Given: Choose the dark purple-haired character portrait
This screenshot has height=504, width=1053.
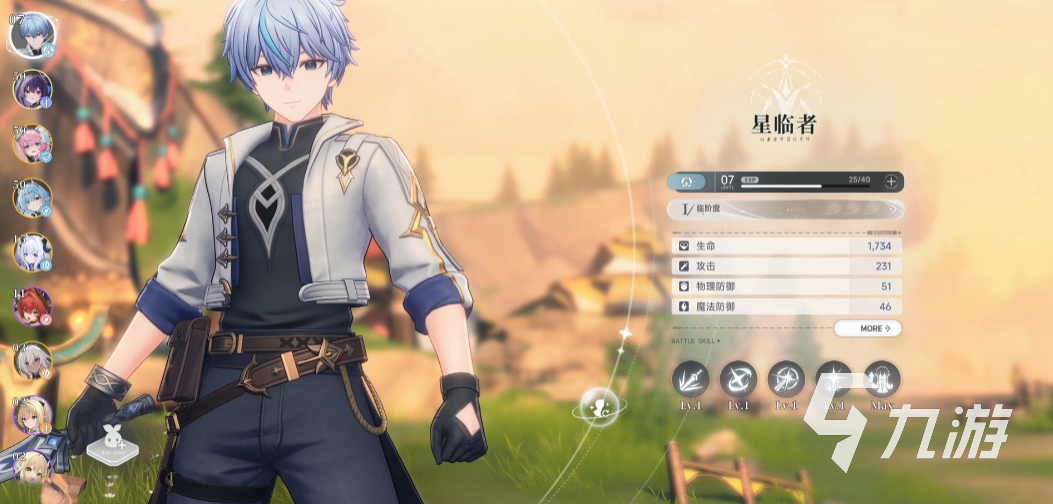Looking at the screenshot, I should click(31, 89).
